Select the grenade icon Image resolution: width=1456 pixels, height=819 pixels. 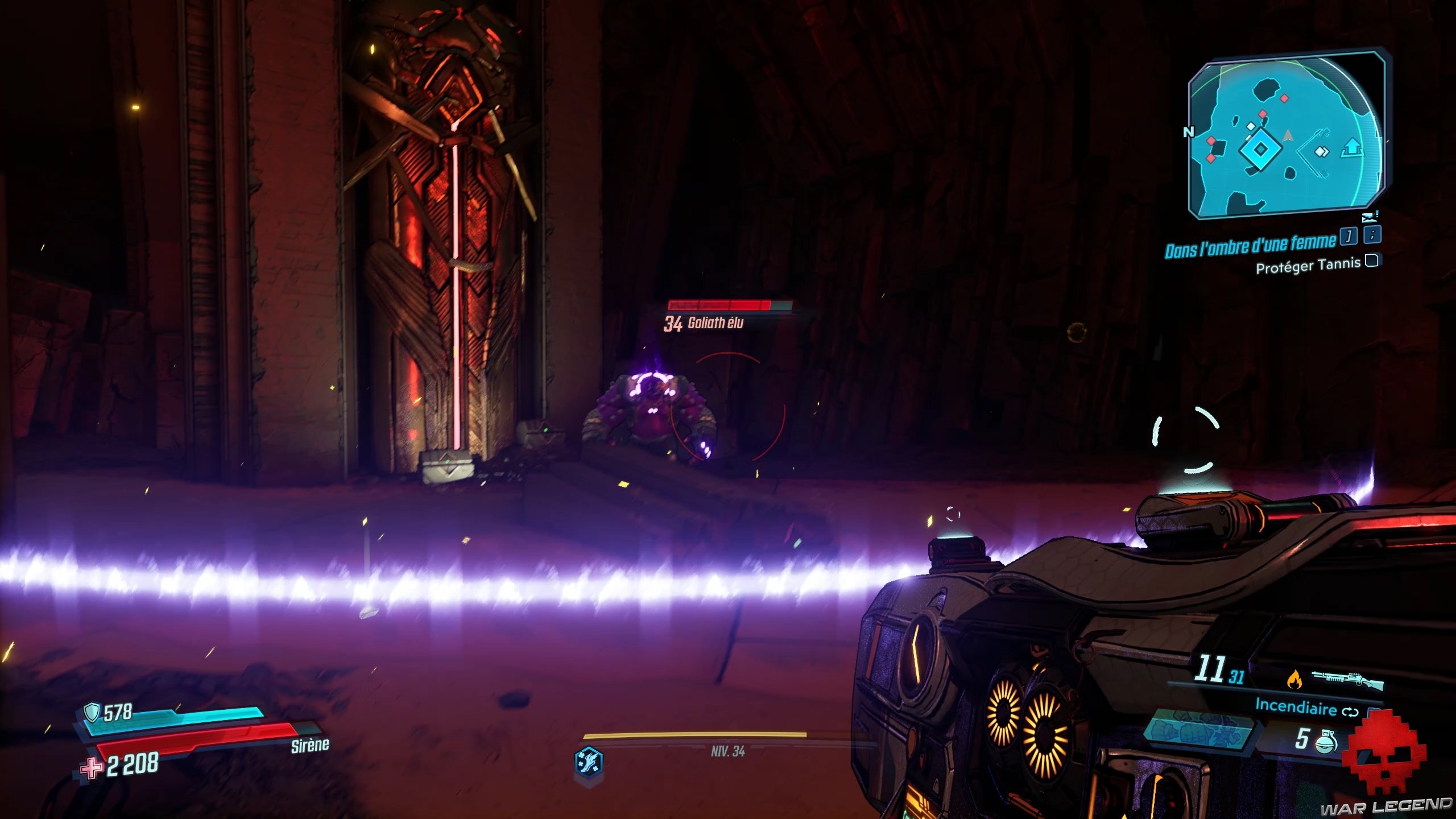(x=1326, y=741)
